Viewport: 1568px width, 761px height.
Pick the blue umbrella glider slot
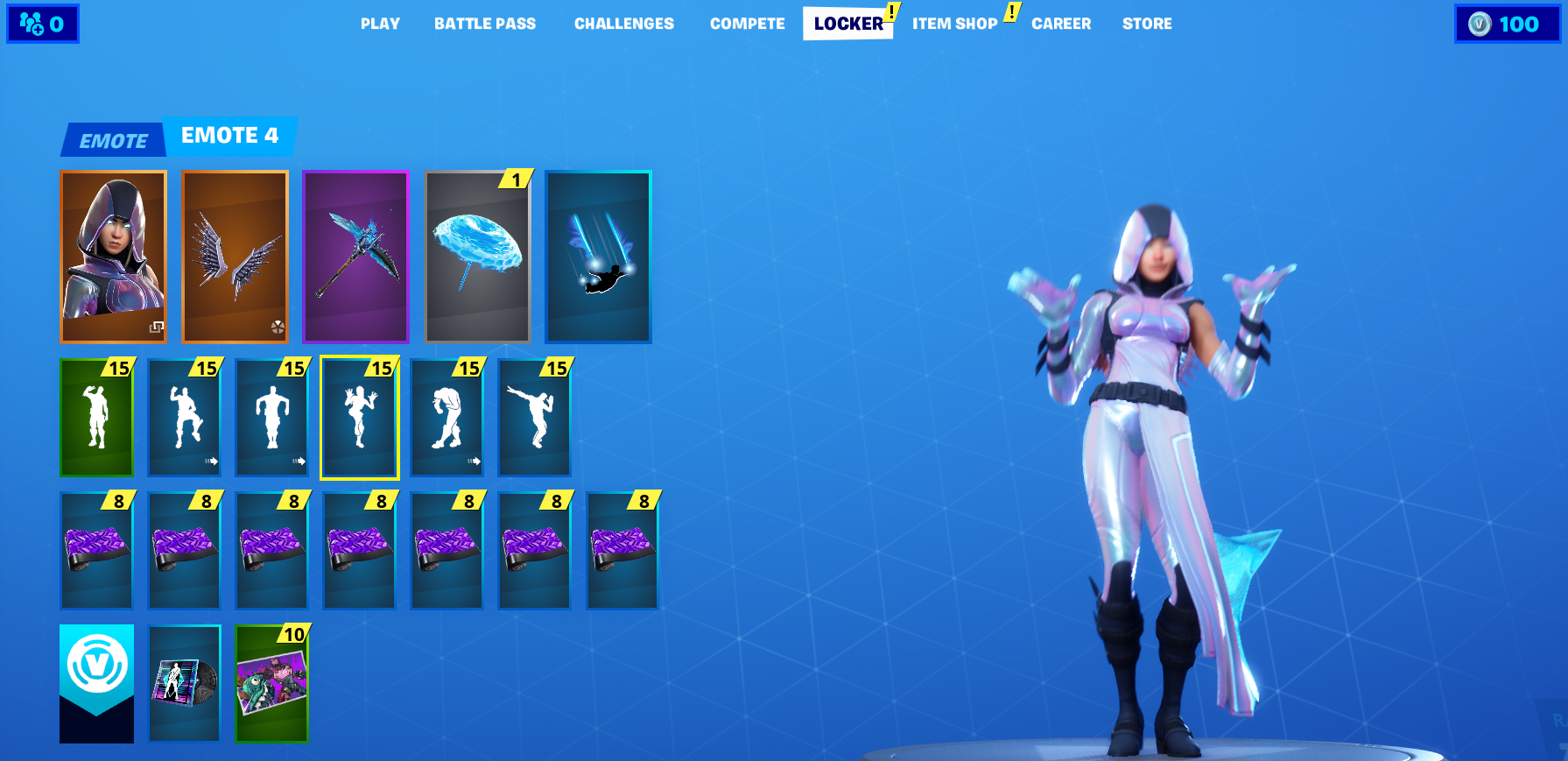click(477, 256)
